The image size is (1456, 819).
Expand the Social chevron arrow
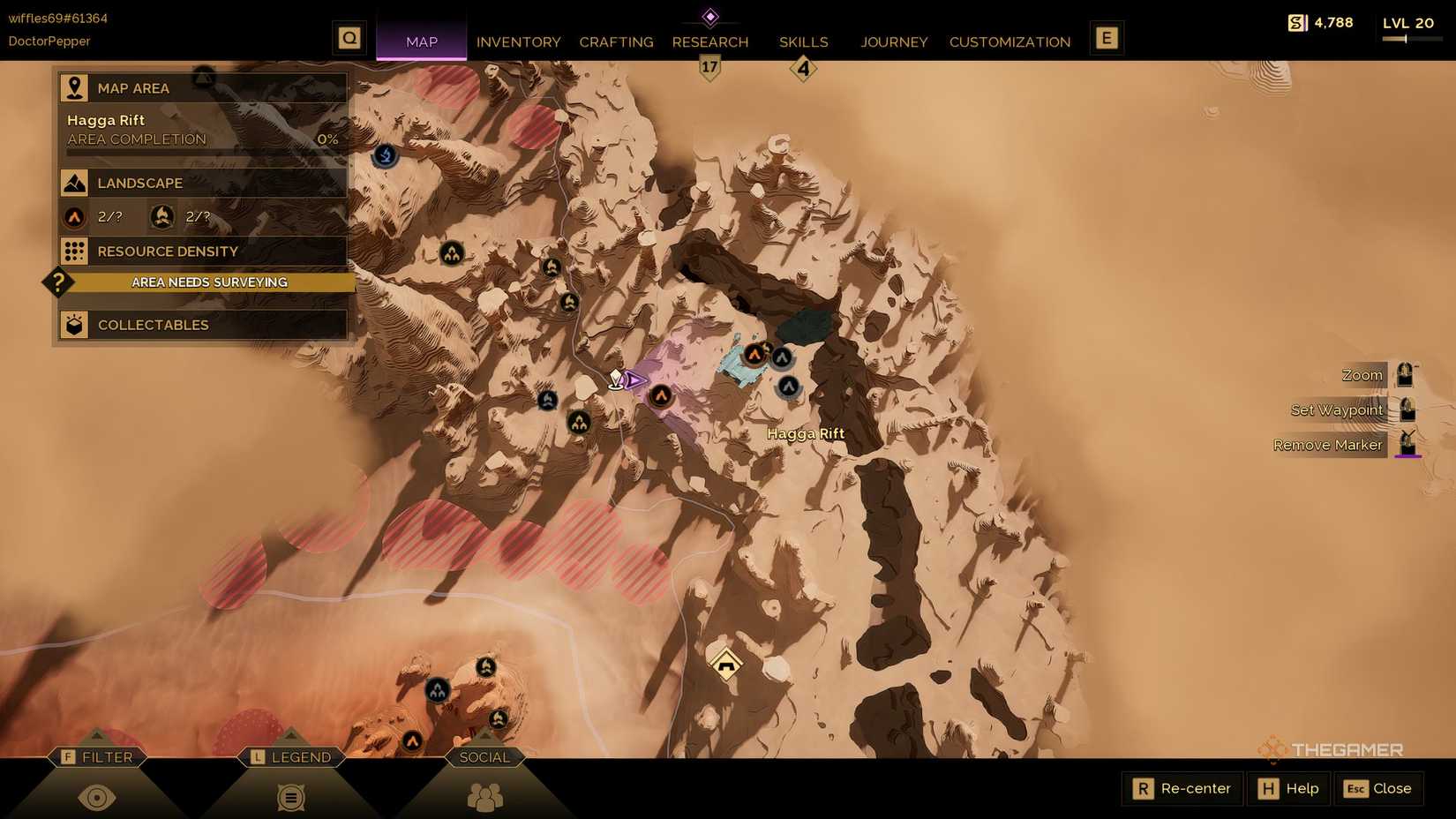click(484, 733)
